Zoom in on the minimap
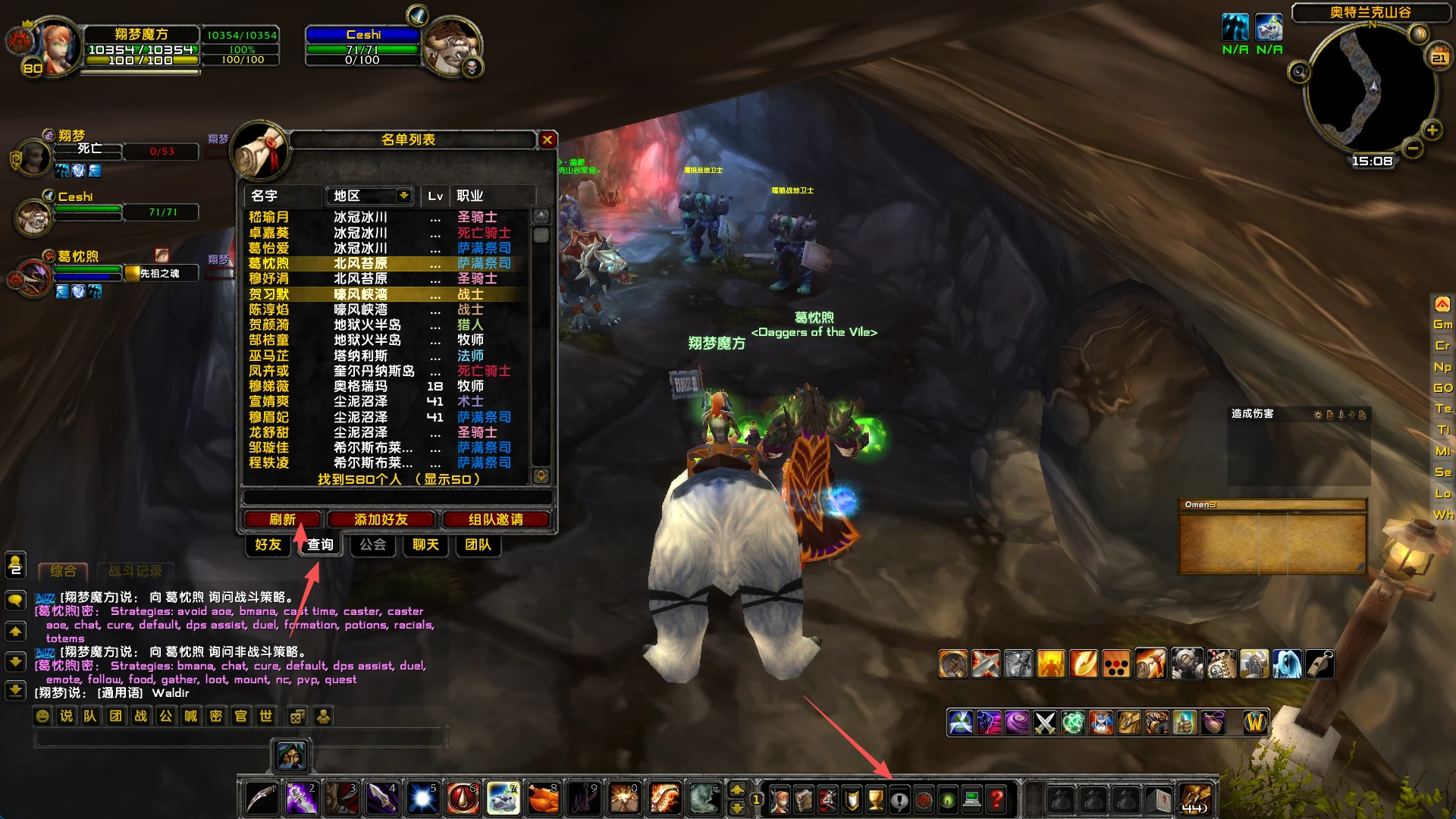The height and width of the screenshot is (819, 1456). point(1432,130)
